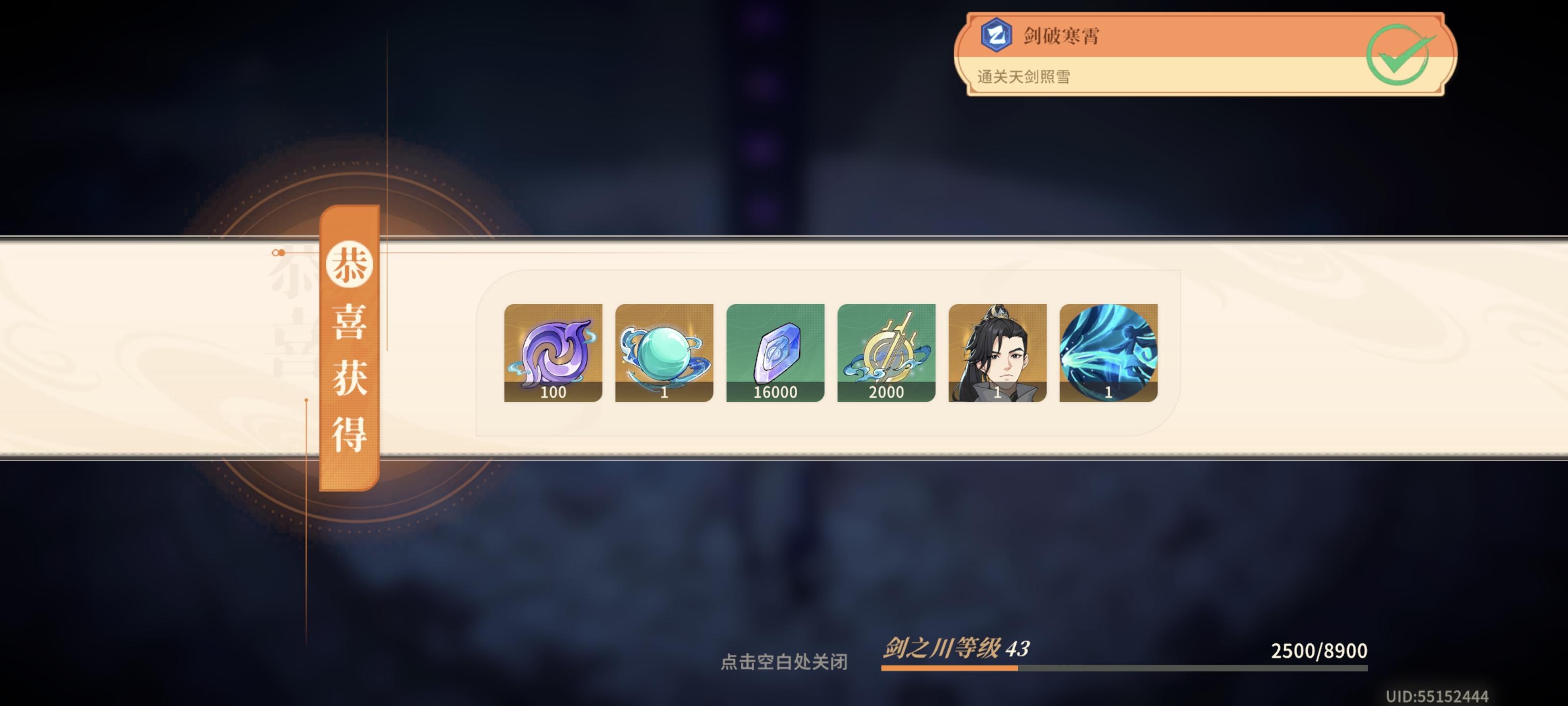Select the blue crystal shard showing 16000
1568x706 pixels.
click(774, 353)
